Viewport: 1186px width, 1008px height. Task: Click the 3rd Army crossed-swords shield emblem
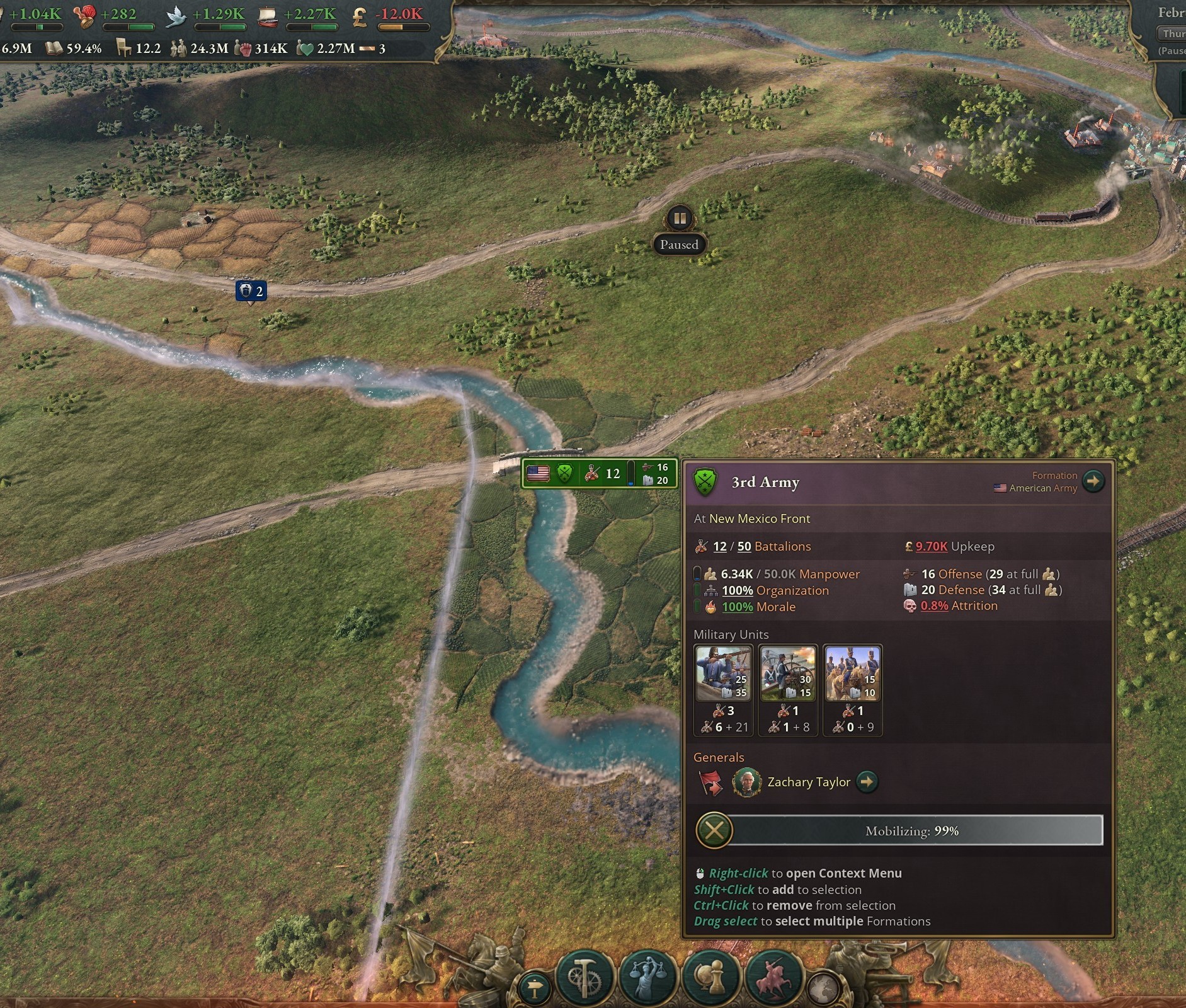[x=706, y=481]
